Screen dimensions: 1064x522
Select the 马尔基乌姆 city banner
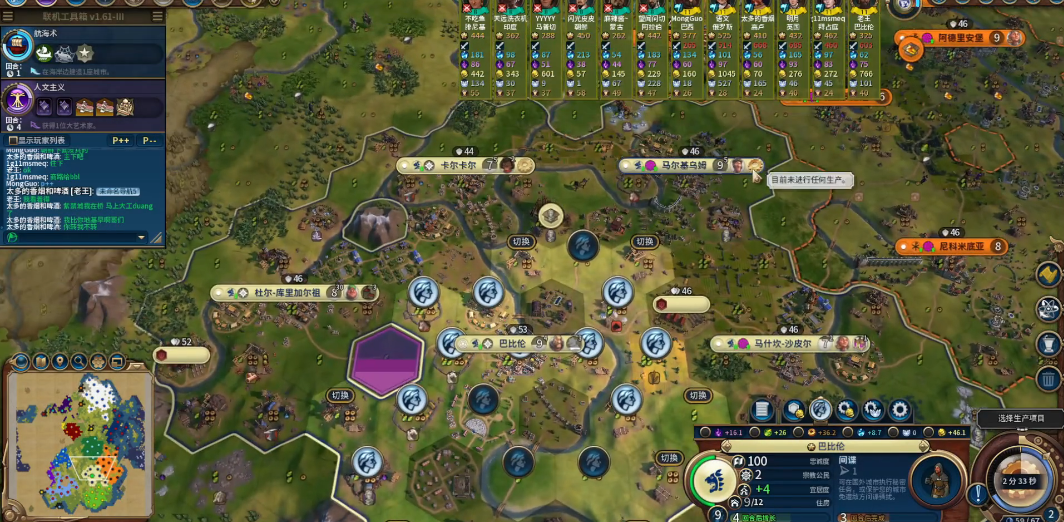[683, 165]
